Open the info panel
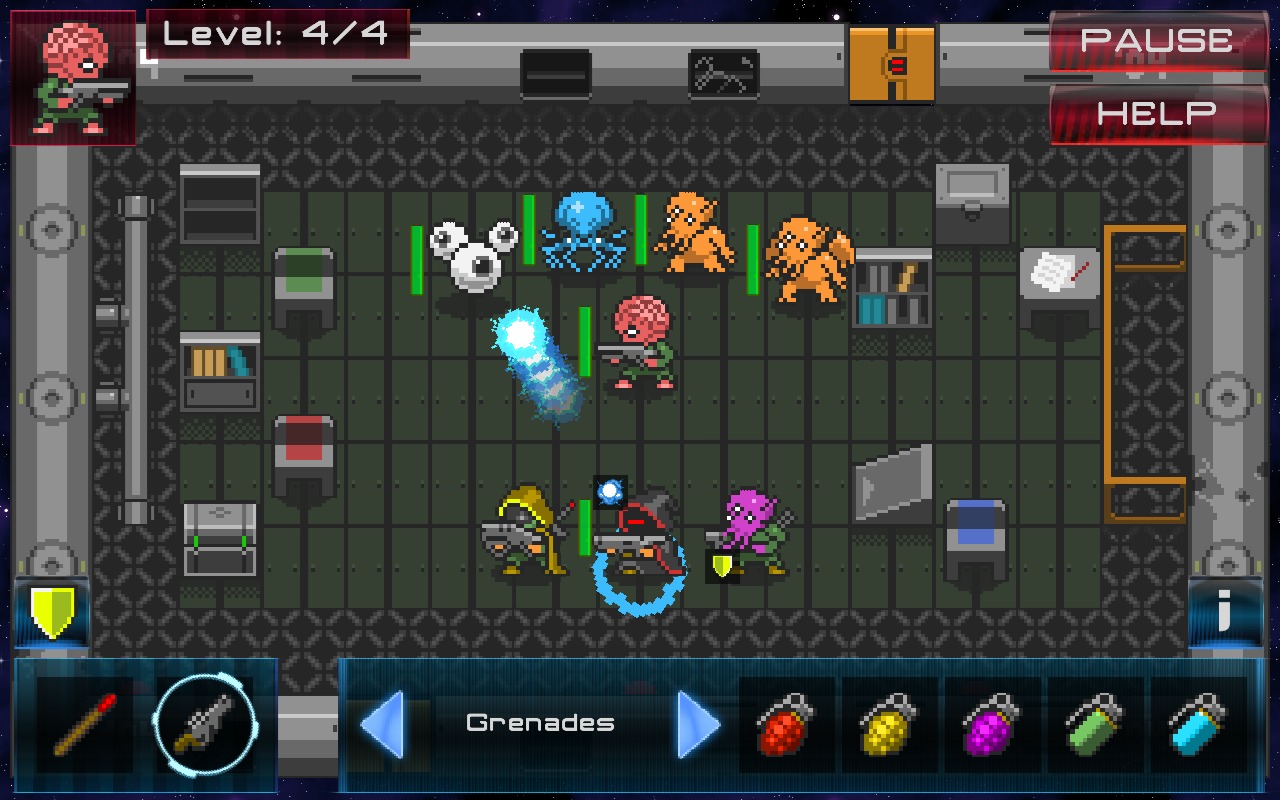The image size is (1280, 800). point(1225,612)
